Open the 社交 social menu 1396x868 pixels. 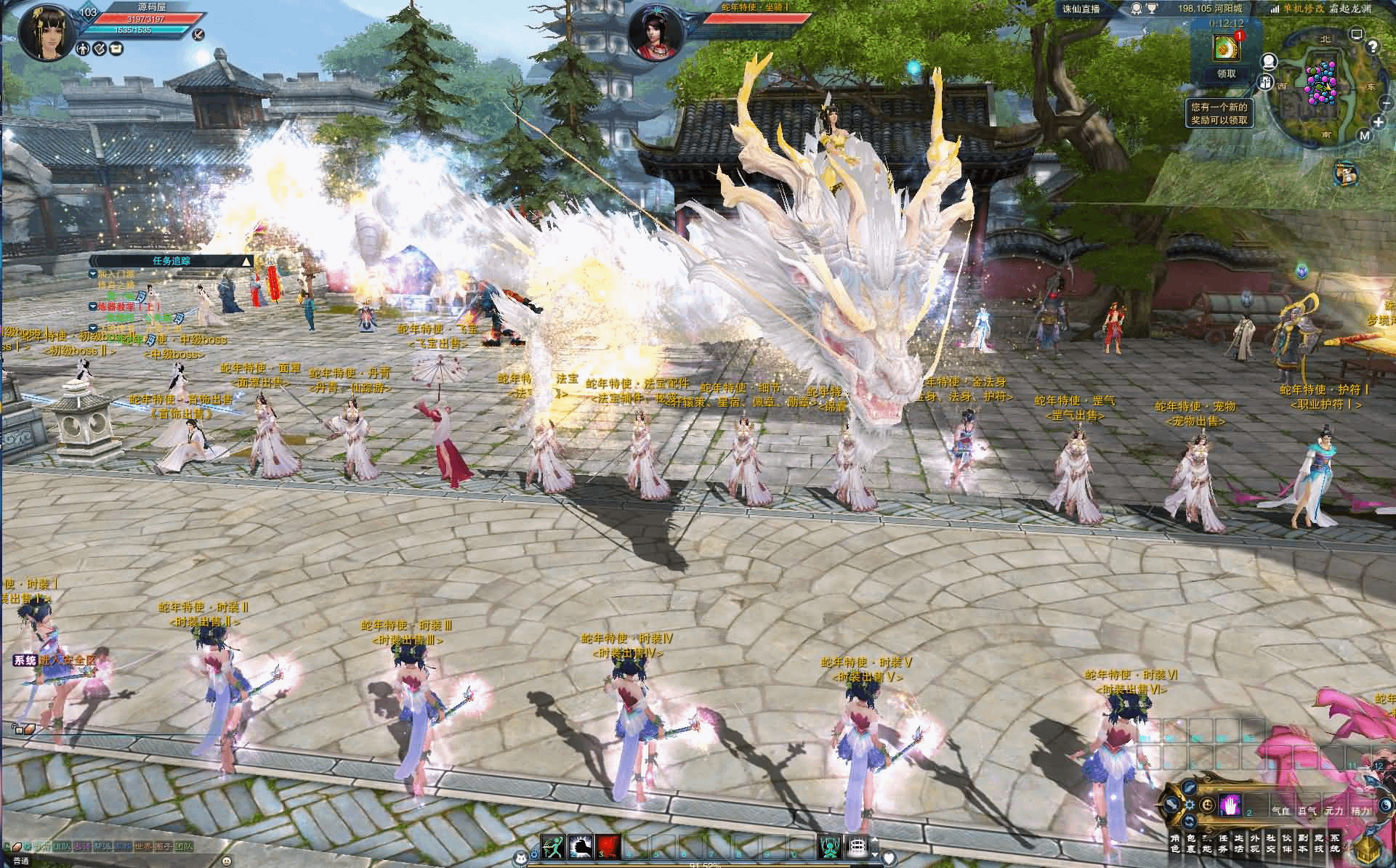[1271, 843]
